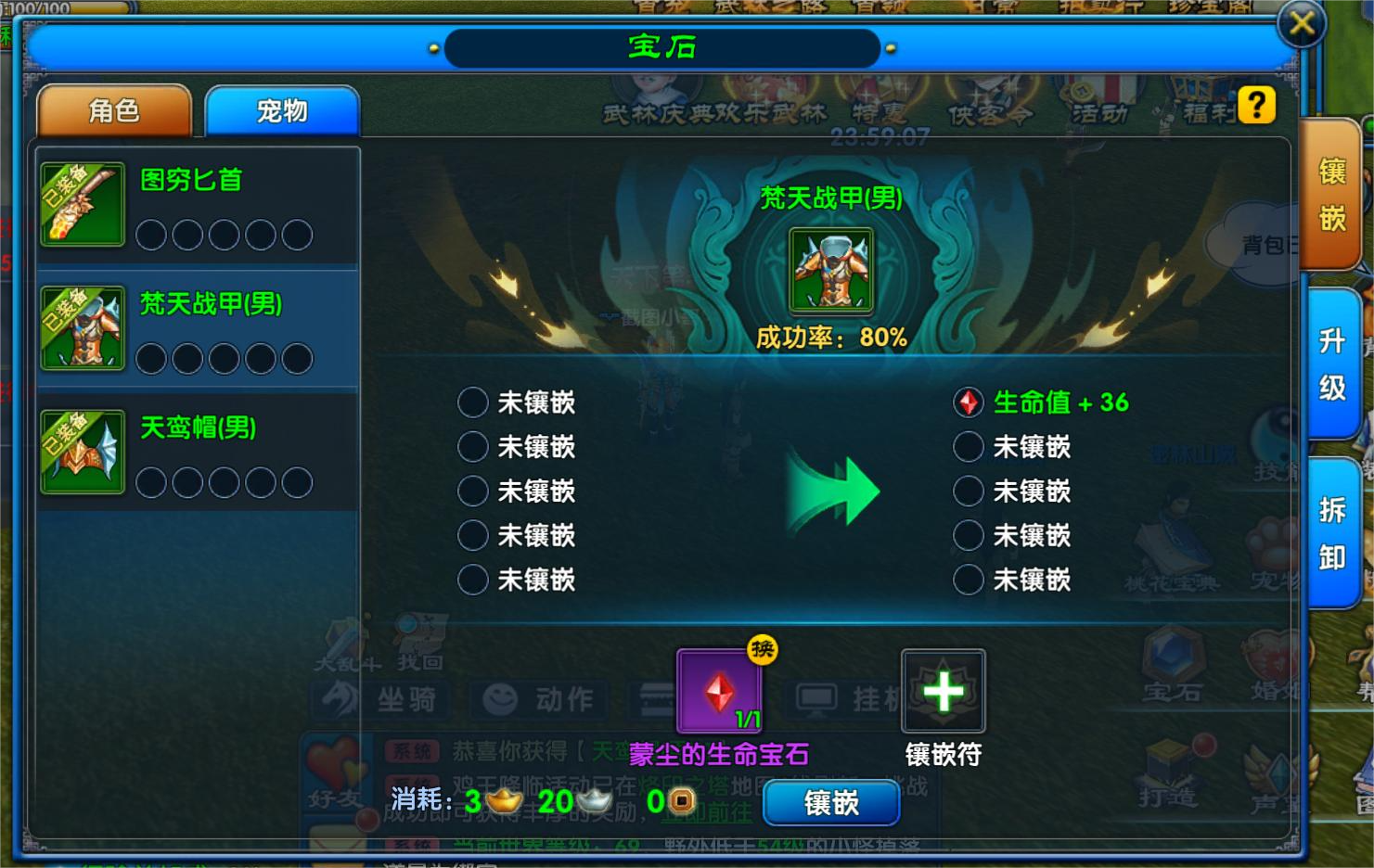
Task: Select 天鸾帽(男) in the equipment list
Action: (x=198, y=453)
